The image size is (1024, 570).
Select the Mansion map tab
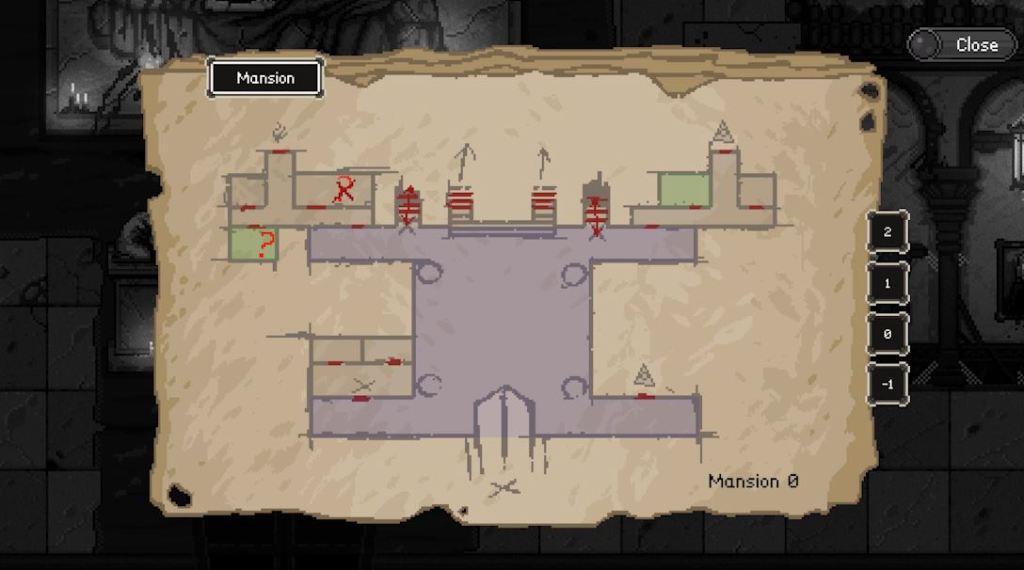click(265, 78)
